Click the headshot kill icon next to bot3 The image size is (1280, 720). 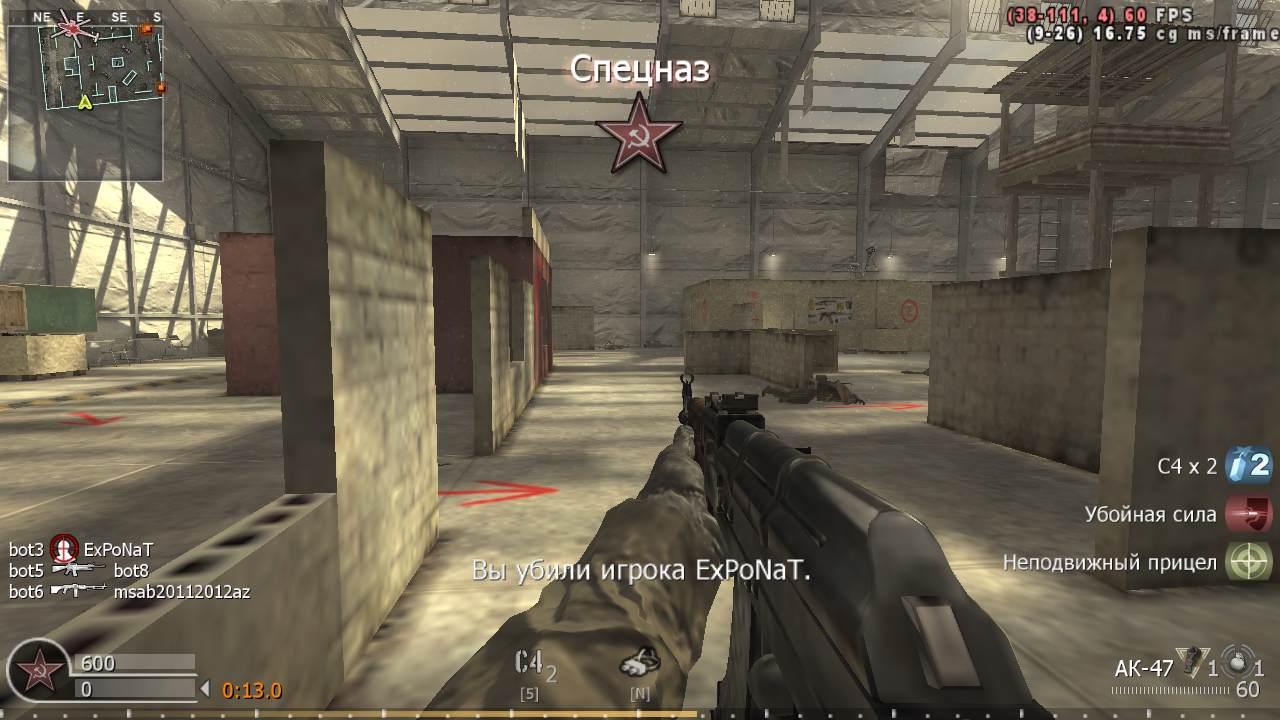(62, 551)
